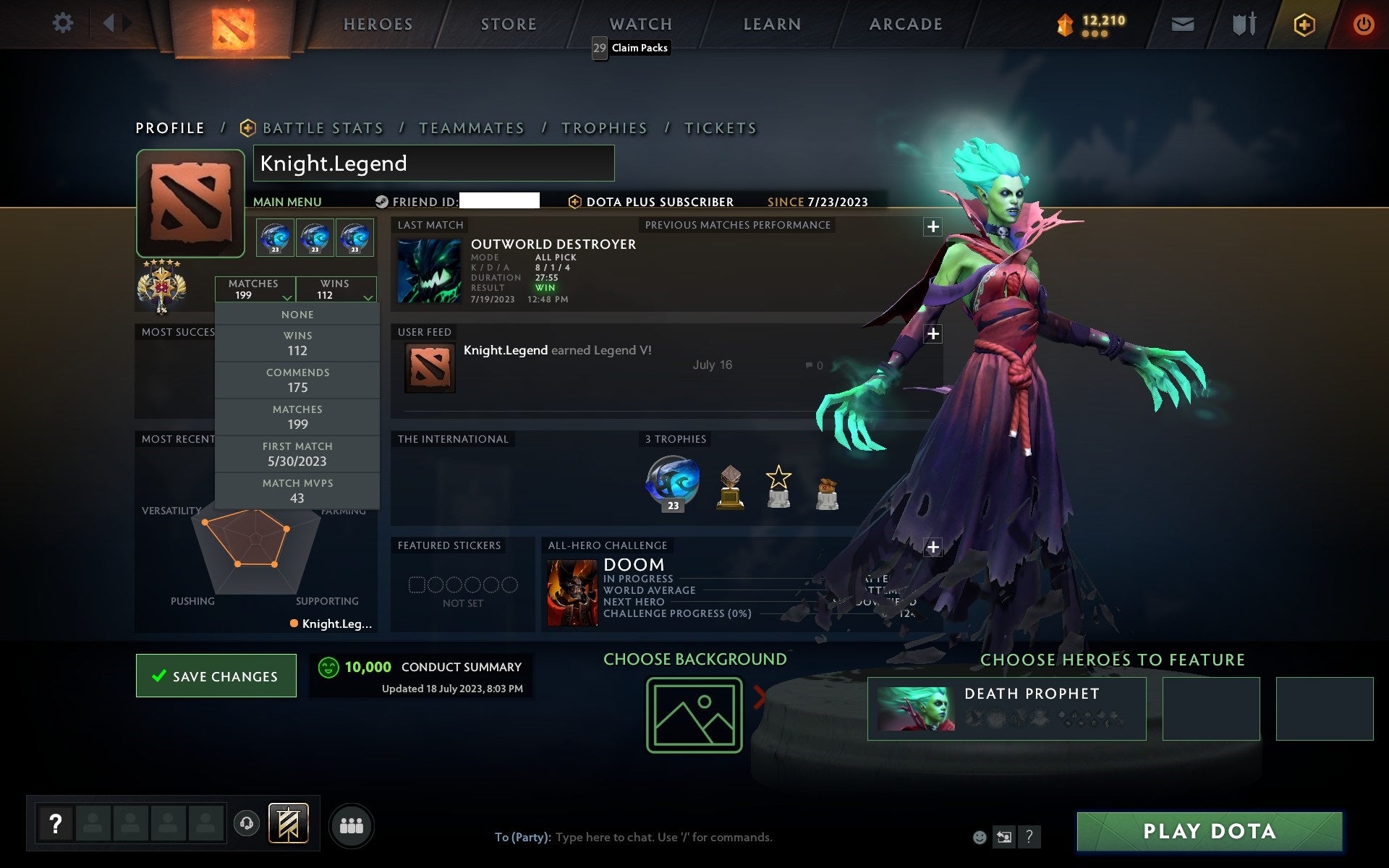The width and height of the screenshot is (1389, 868).
Task: Expand the All-Hero Challenge panel
Action: pos(932,548)
